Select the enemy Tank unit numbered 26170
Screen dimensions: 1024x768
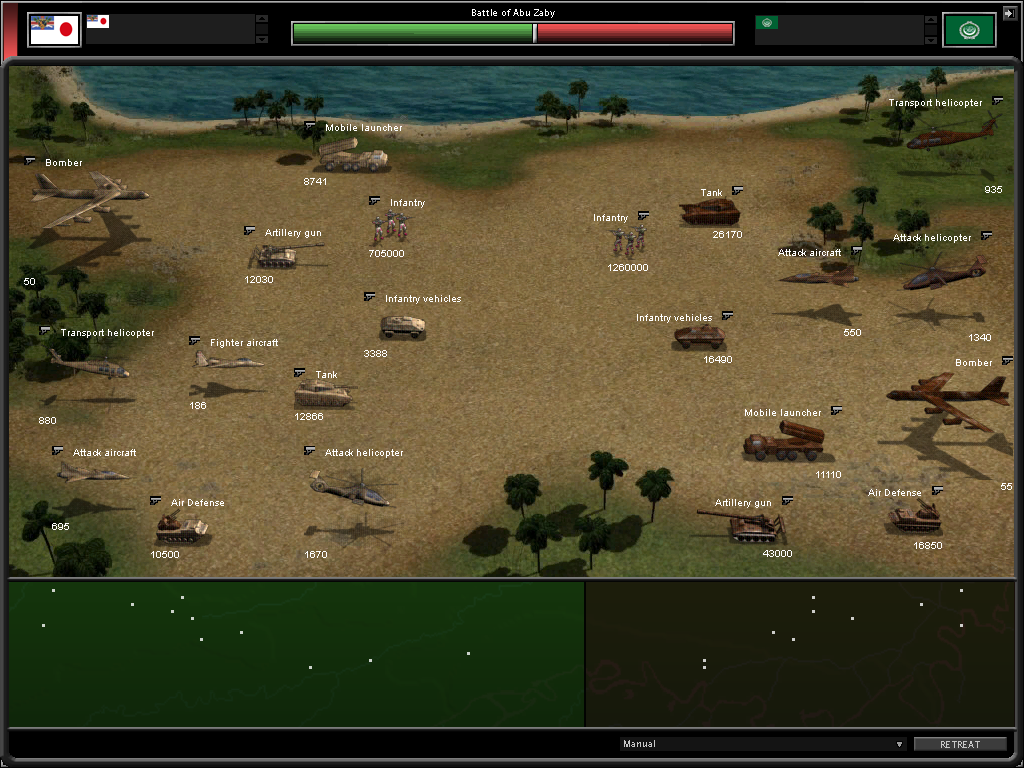click(x=709, y=211)
